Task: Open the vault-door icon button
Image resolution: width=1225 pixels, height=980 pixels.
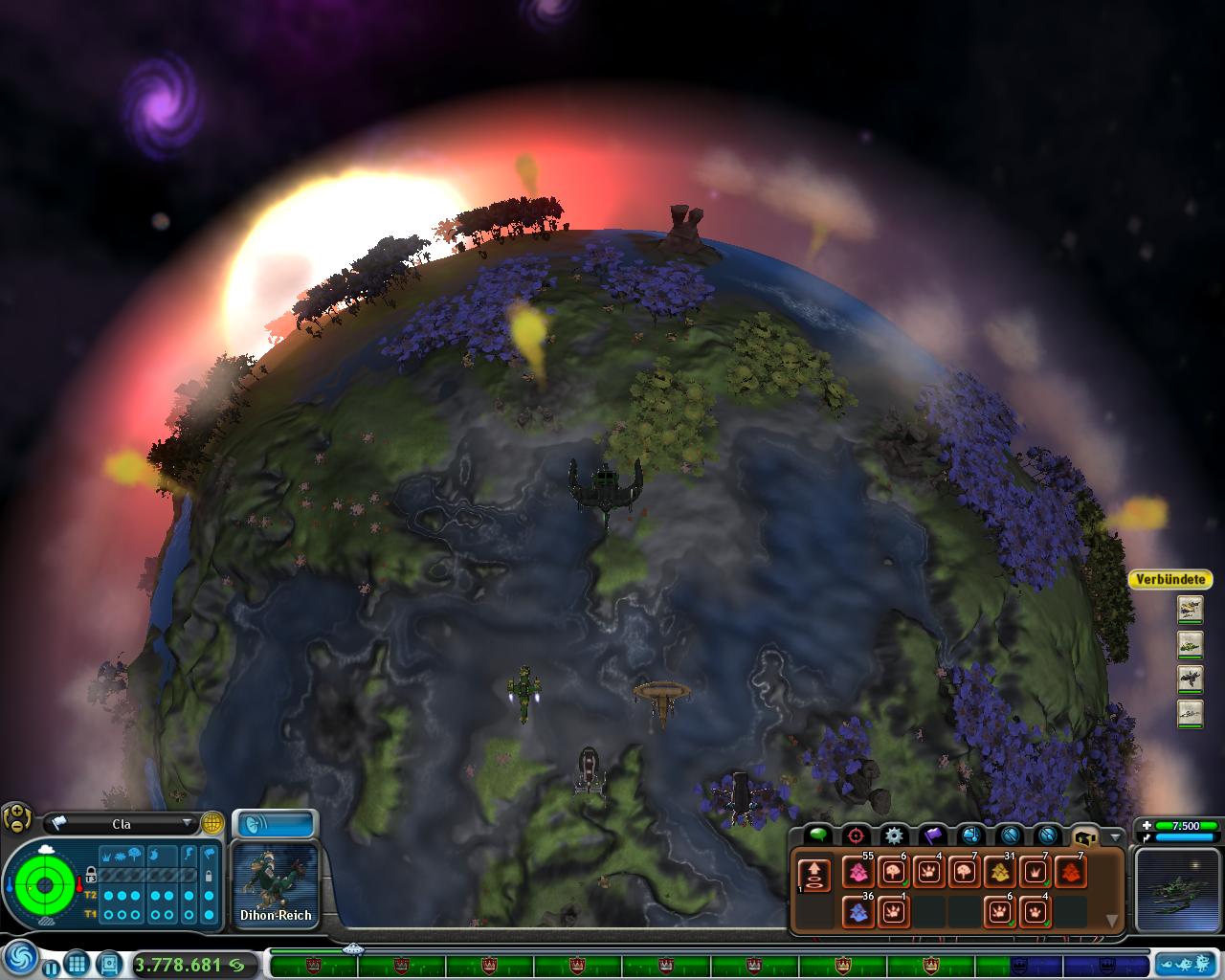Action: click(109, 963)
